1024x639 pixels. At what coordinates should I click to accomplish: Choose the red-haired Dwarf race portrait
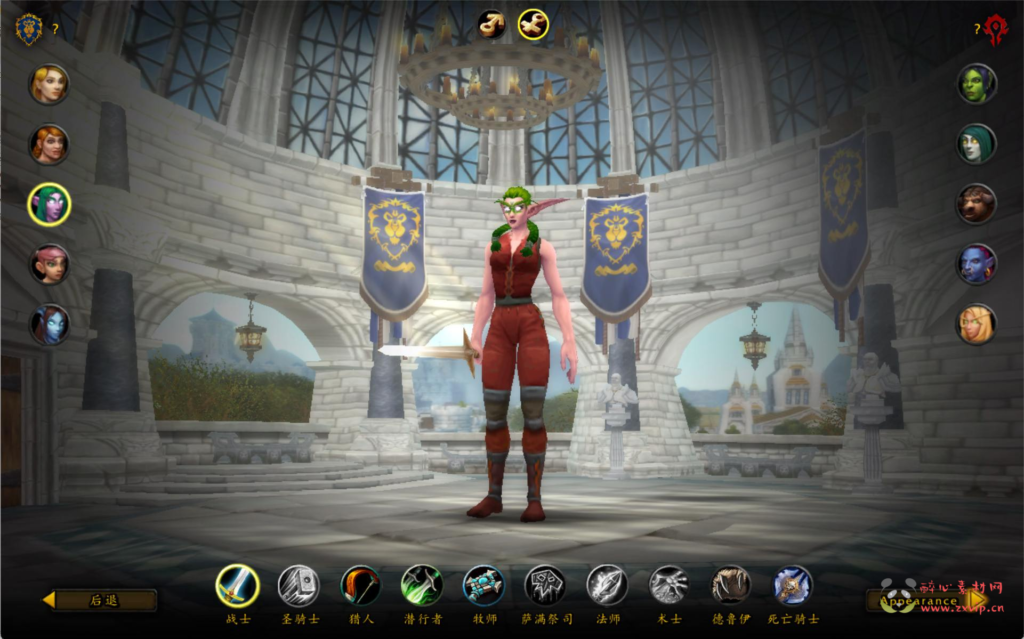tap(49, 144)
